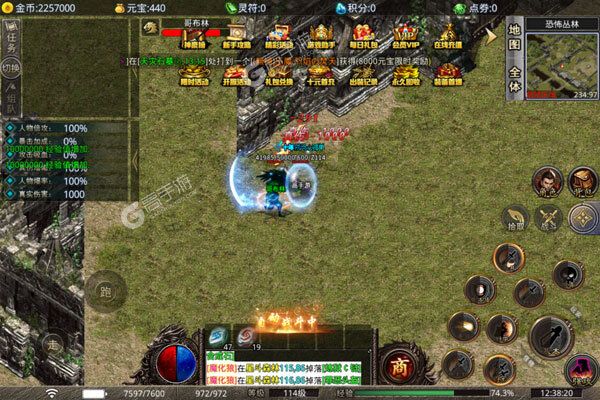The width and height of the screenshot is (600, 400).
Task: Select the 全体 mode button
Action: pyautogui.click(x=513, y=80)
